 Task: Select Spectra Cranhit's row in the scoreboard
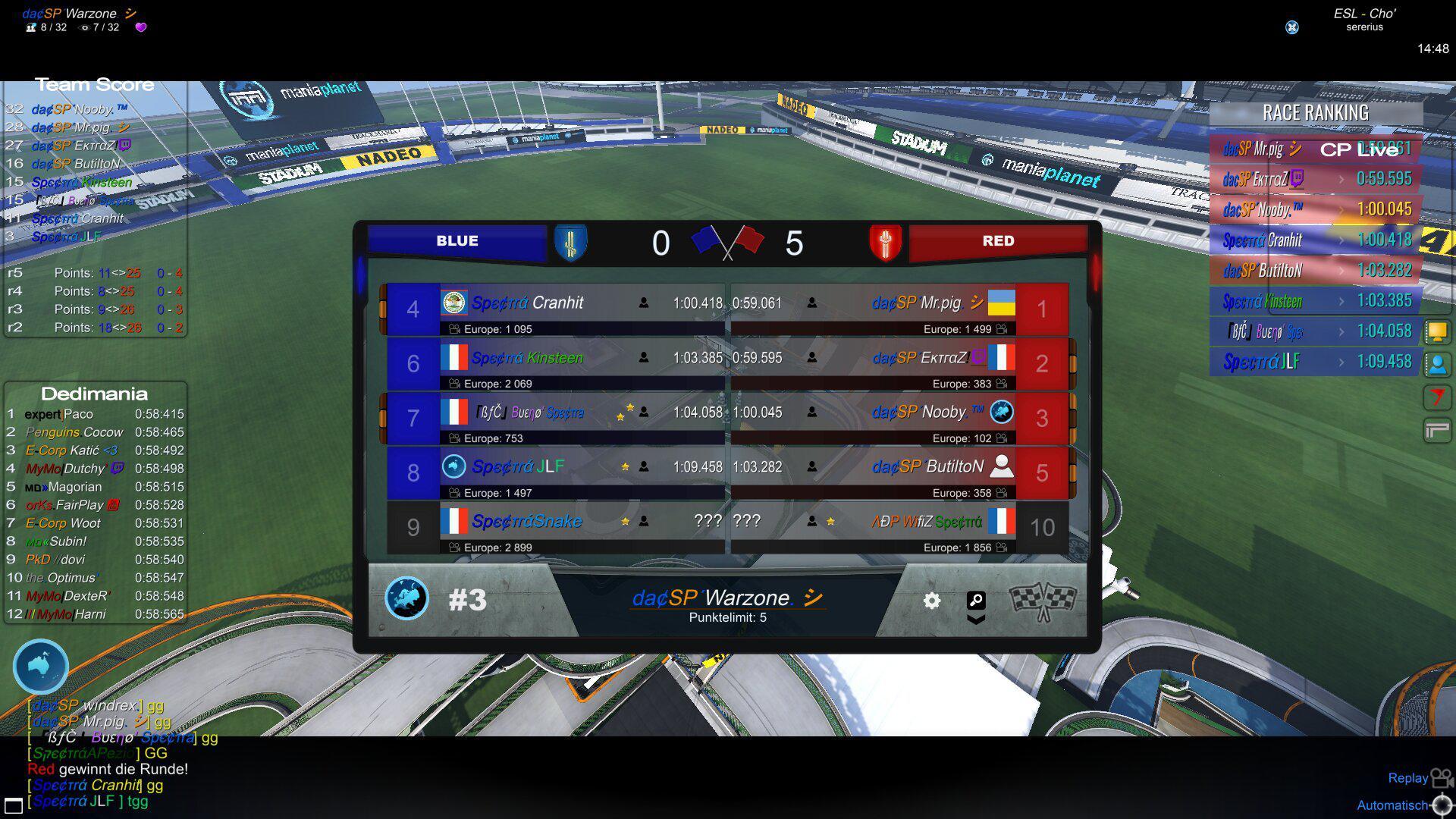point(554,303)
